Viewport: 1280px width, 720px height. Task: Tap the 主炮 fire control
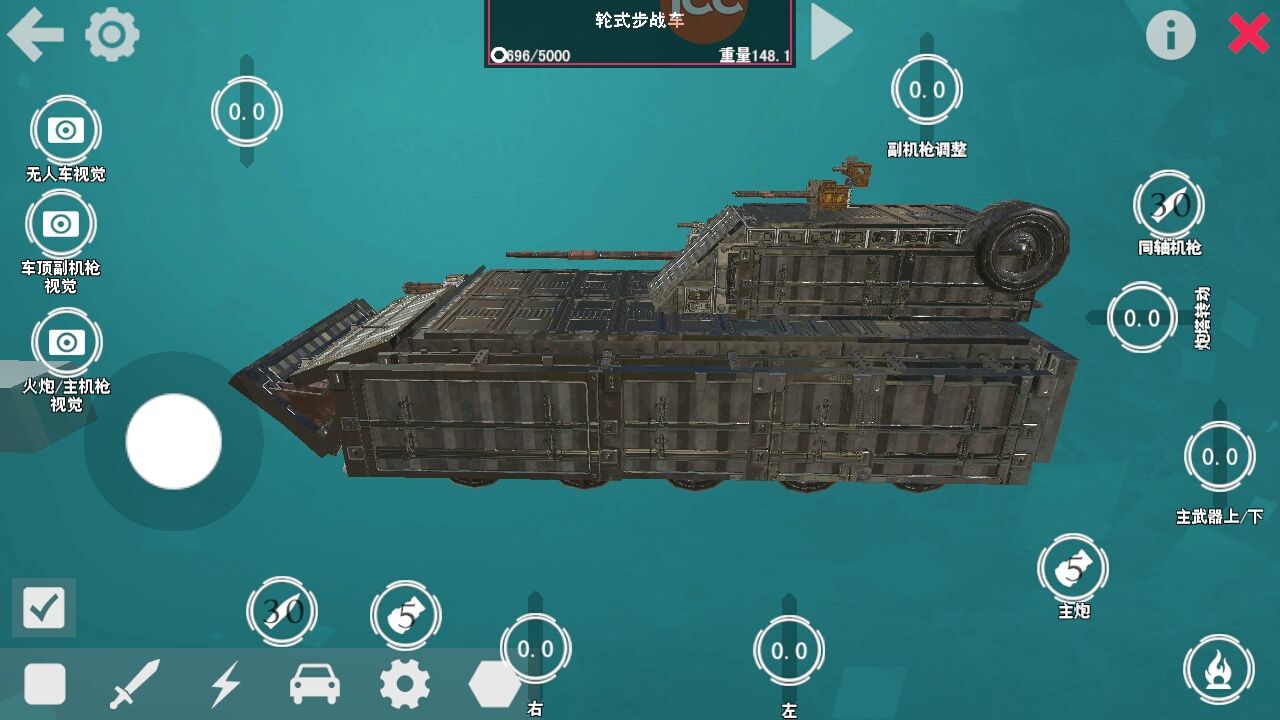[1074, 570]
